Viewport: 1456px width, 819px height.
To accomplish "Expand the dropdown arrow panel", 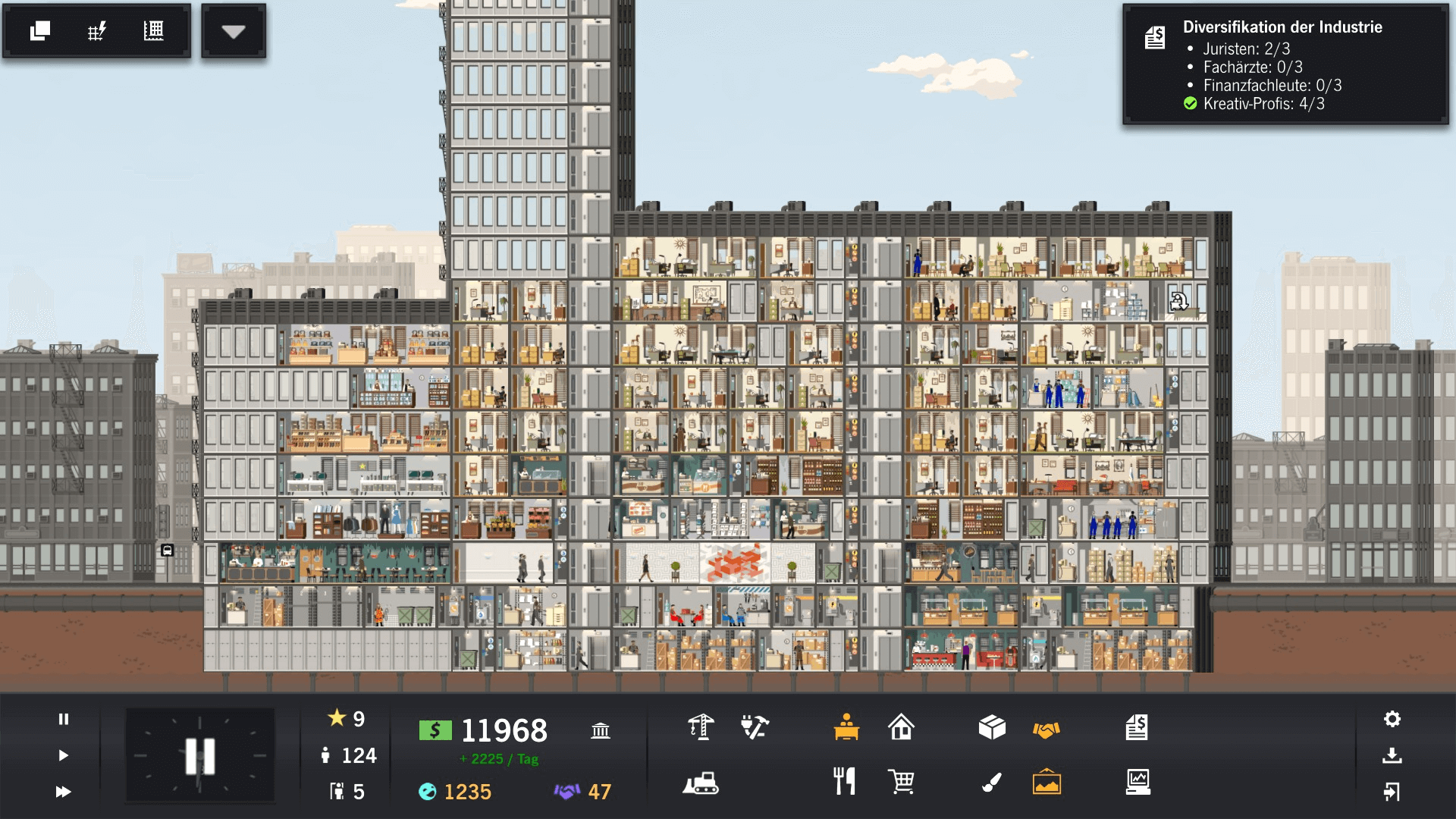I will coord(234,32).
